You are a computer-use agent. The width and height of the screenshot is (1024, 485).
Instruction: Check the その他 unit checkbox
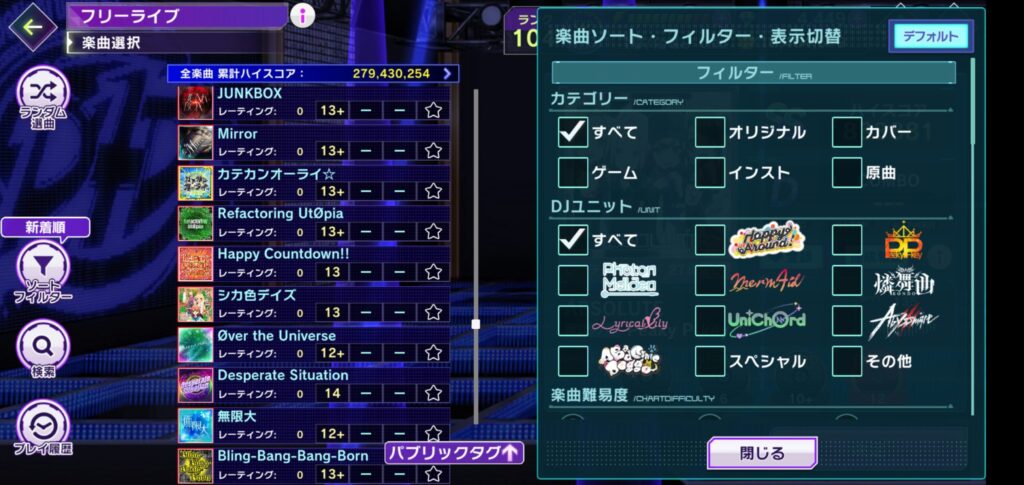847,360
